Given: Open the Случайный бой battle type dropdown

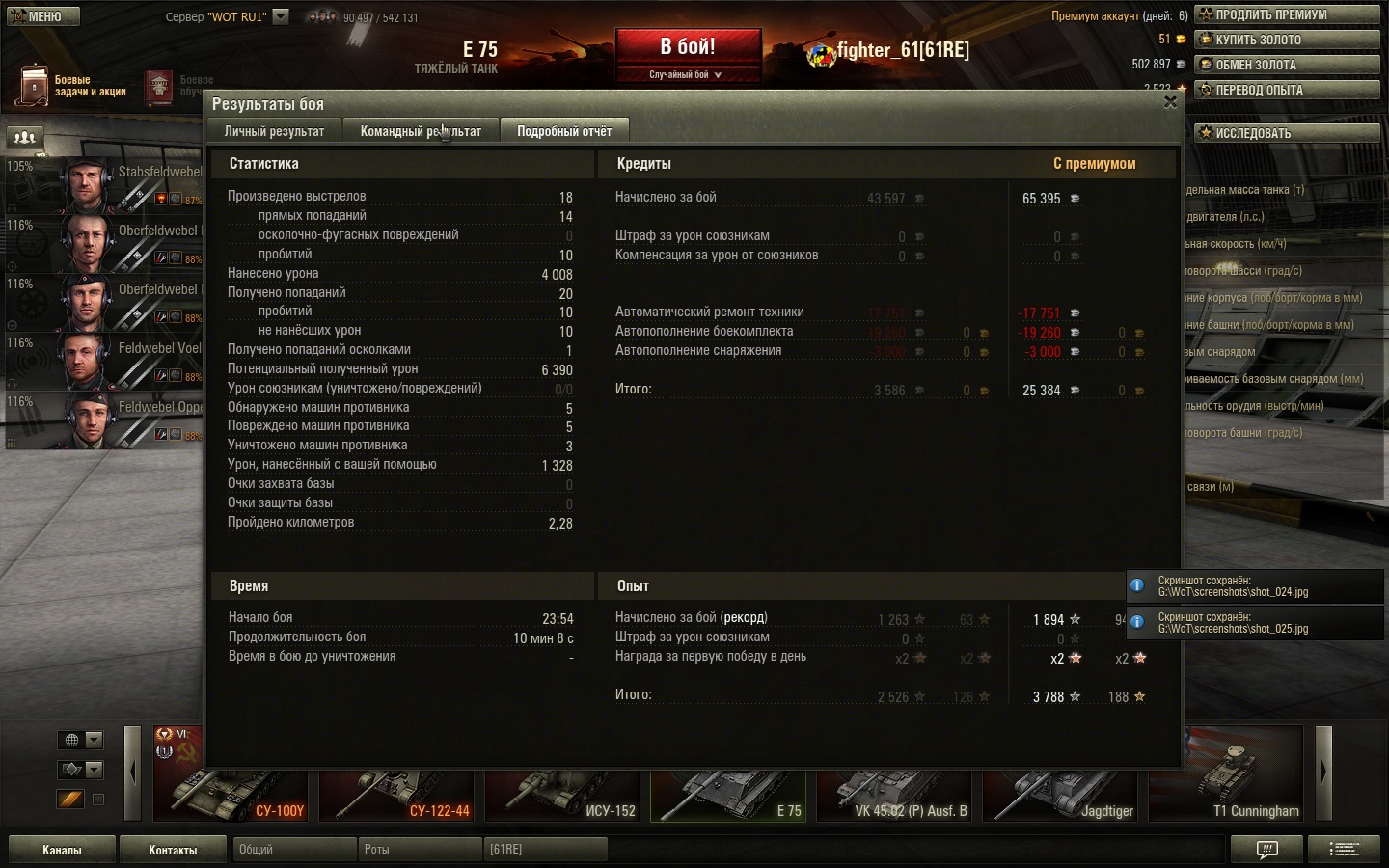Looking at the screenshot, I should click(x=687, y=74).
